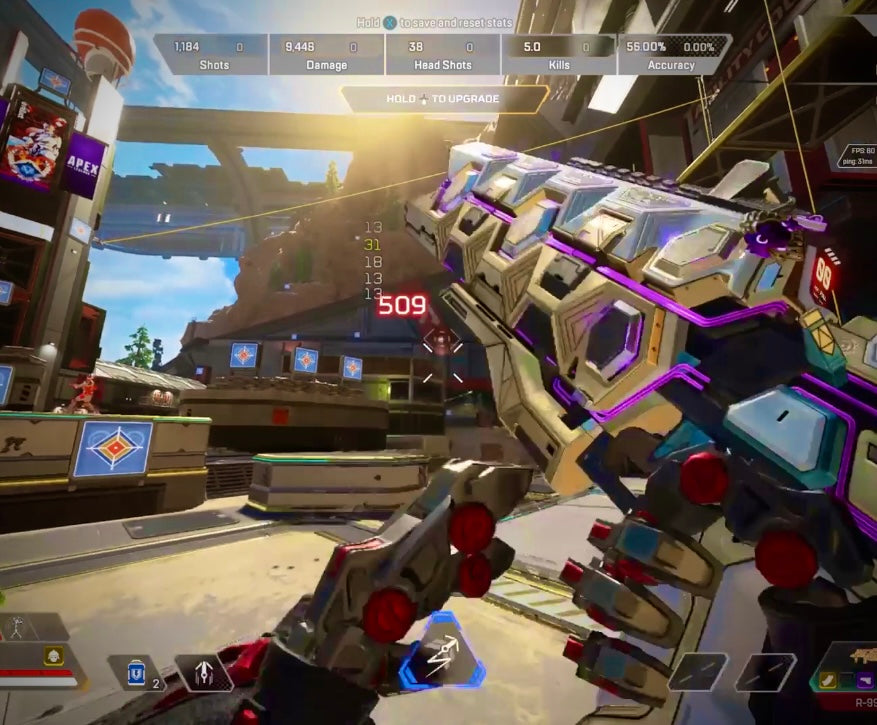The image size is (877, 725).
Task: Click the Shots stat panel
Action: click(x=211, y=55)
